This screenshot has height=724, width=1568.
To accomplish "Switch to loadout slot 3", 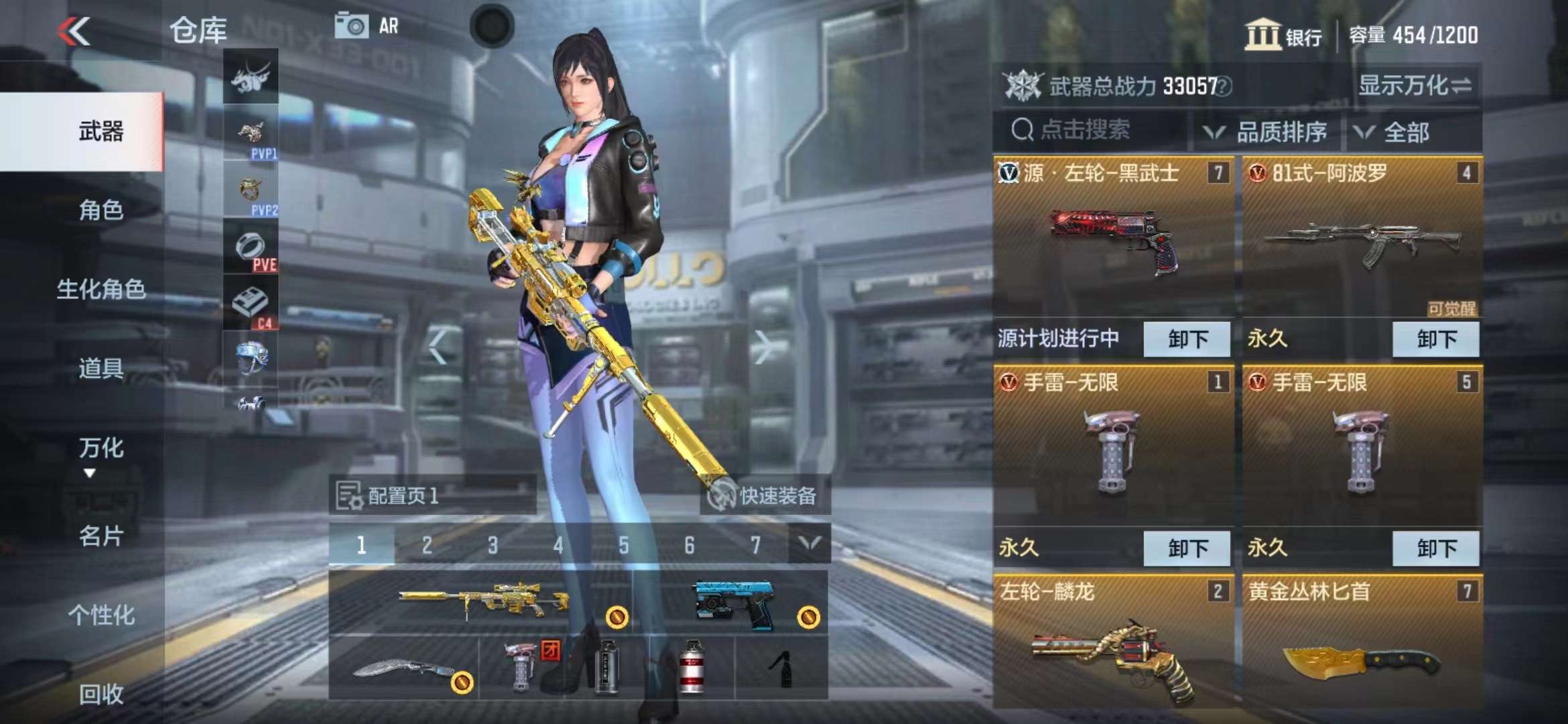I will pos(493,546).
